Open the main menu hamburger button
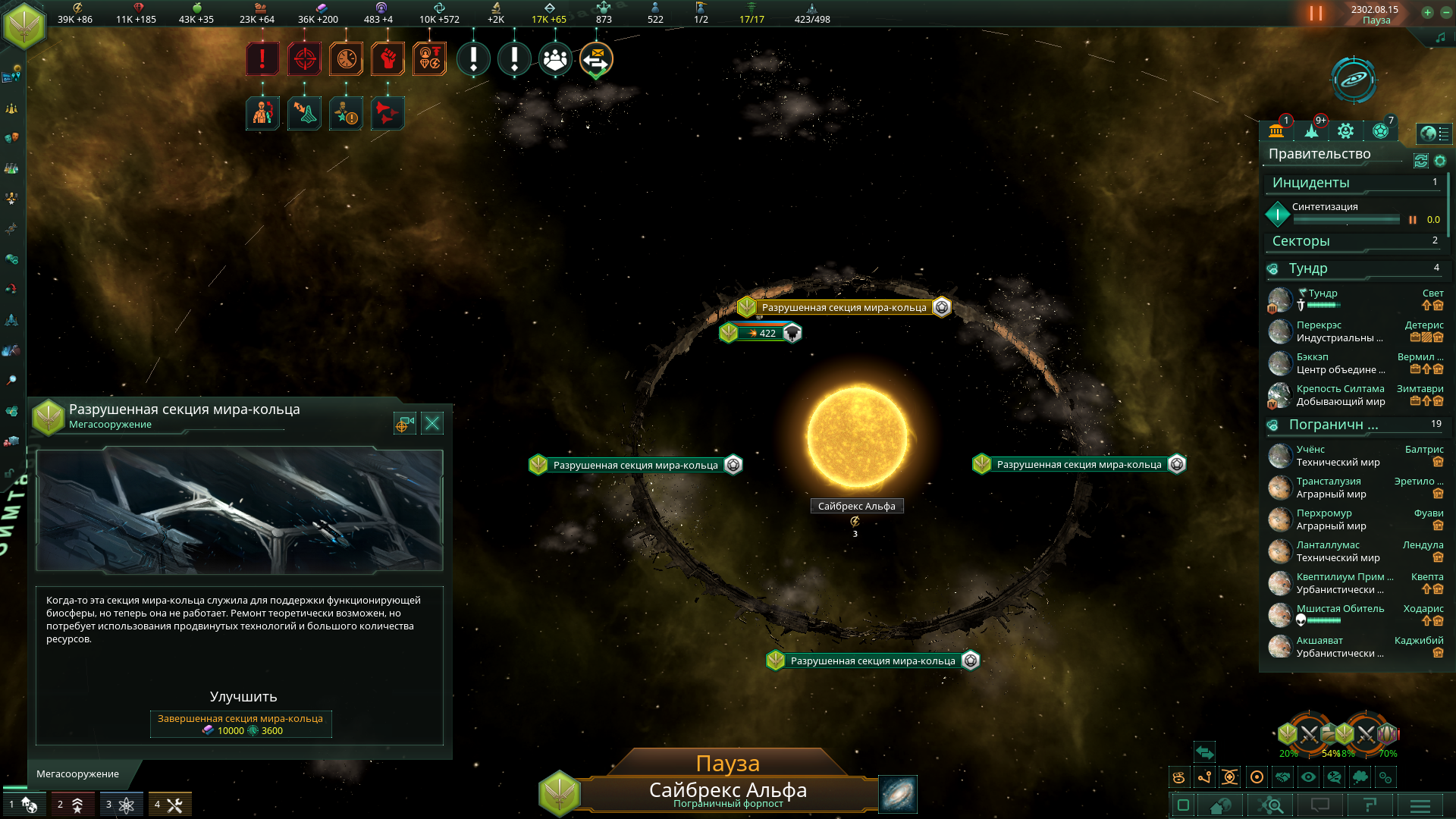This screenshot has width=1456, height=819. [1420, 805]
